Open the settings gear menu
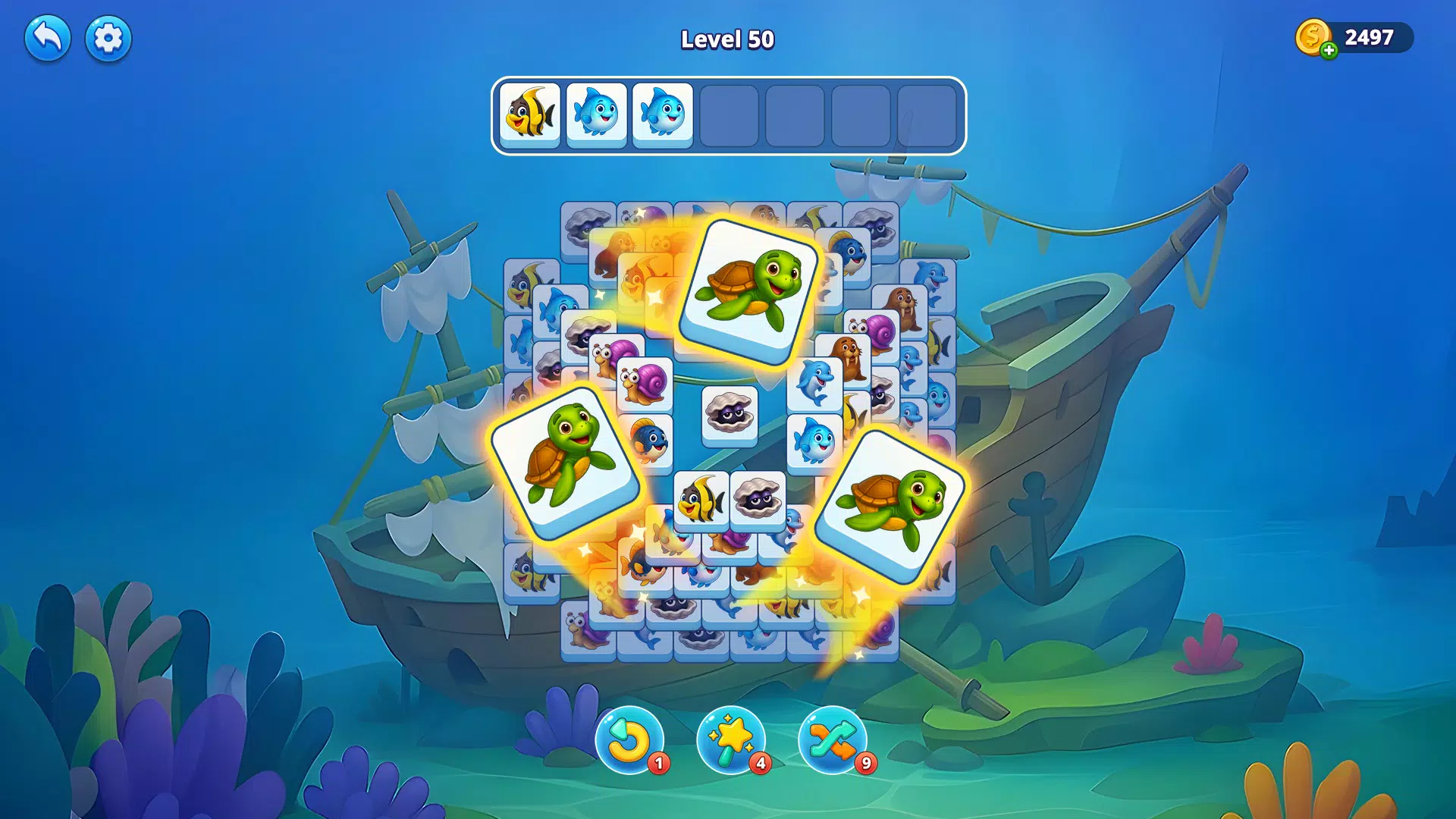1456x819 pixels. (x=107, y=36)
